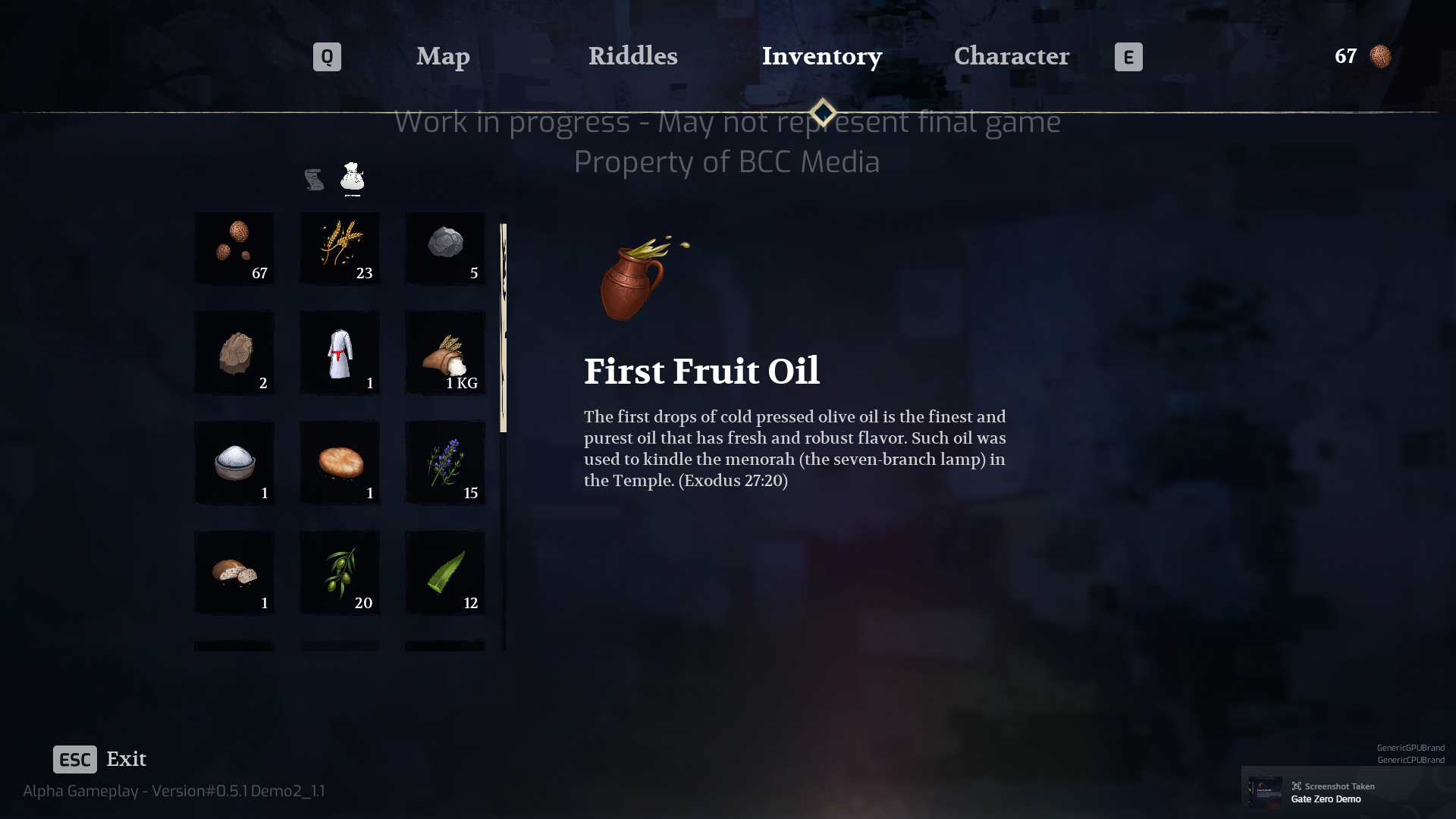
Task: Choose the green aloe leaf slot
Action: pyautogui.click(x=445, y=573)
